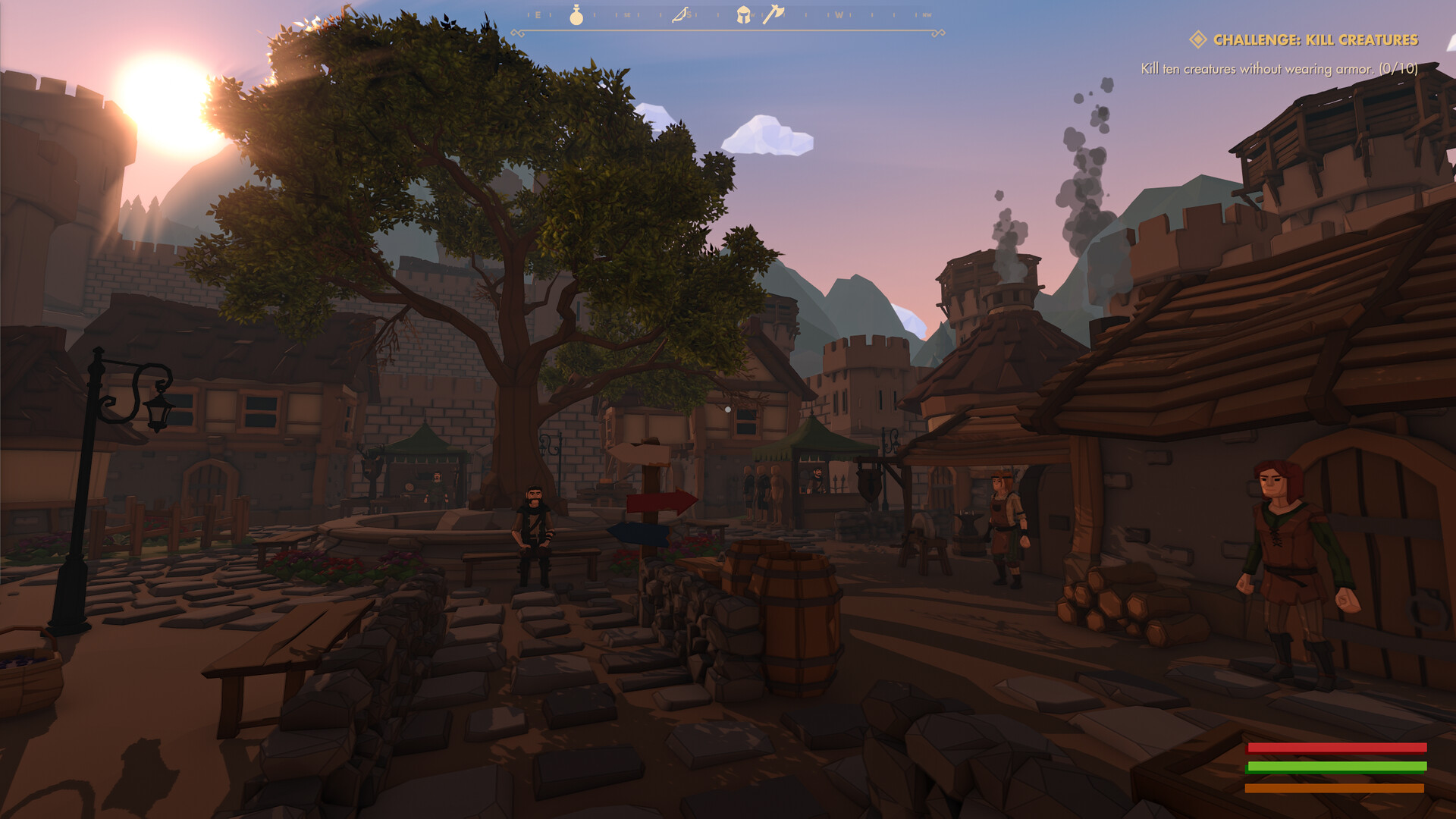
Task: Select the axe icon on the compass bar
Action: [774, 14]
